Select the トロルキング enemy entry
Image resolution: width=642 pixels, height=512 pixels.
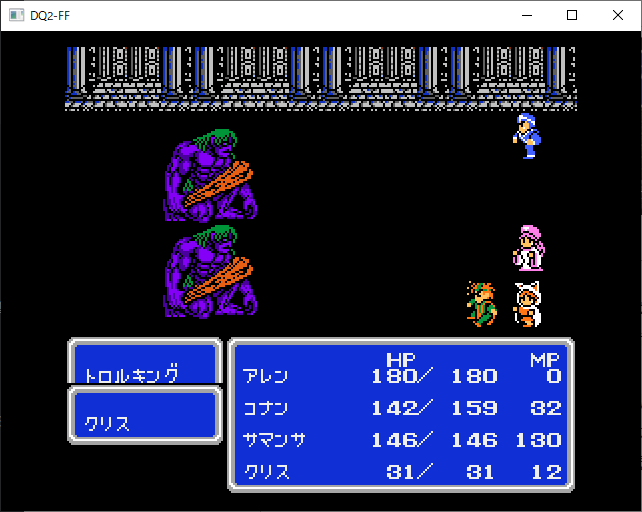pyautogui.click(x=132, y=376)
